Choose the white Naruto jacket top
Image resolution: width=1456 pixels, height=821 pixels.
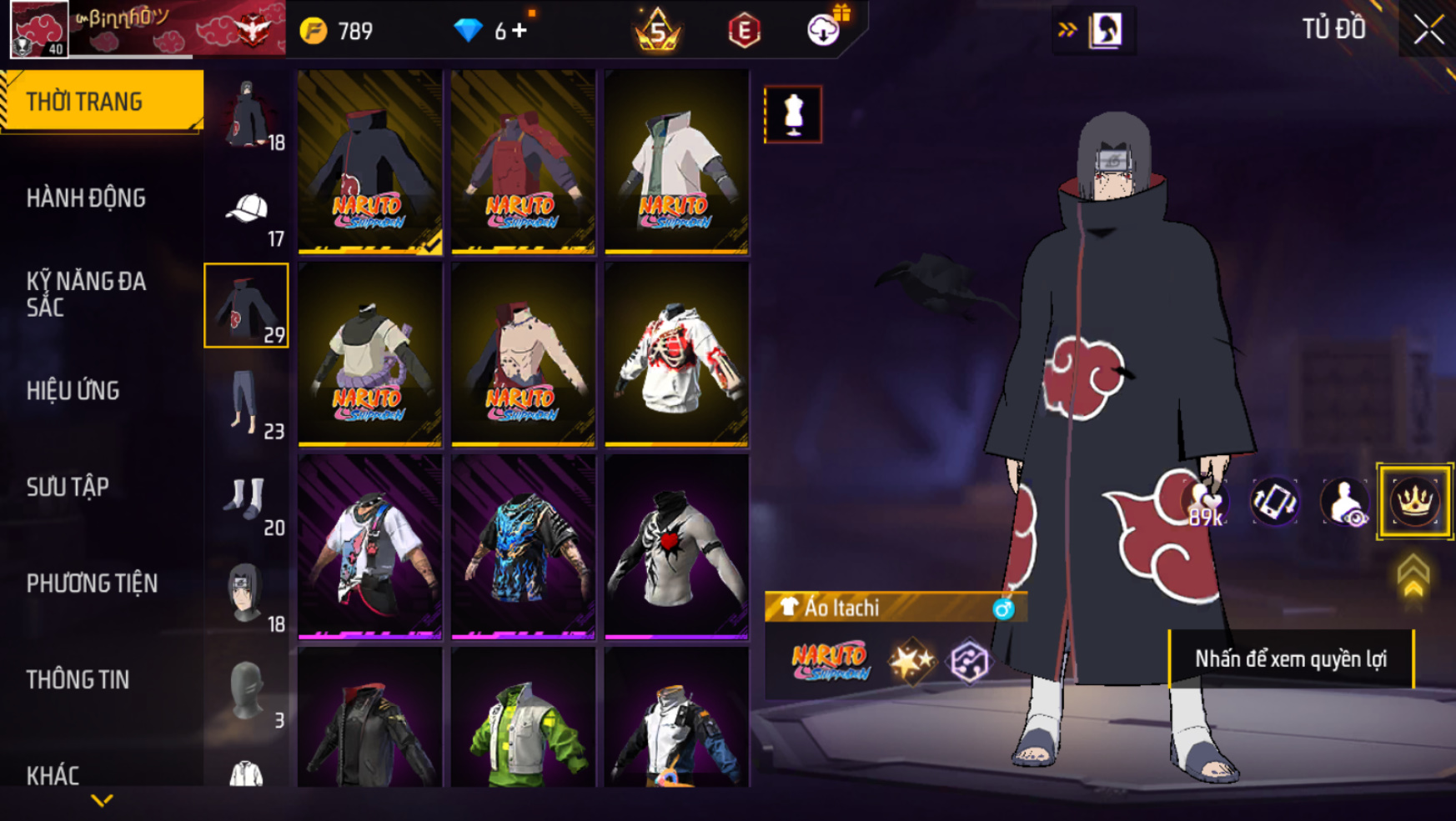pos(676,161)
